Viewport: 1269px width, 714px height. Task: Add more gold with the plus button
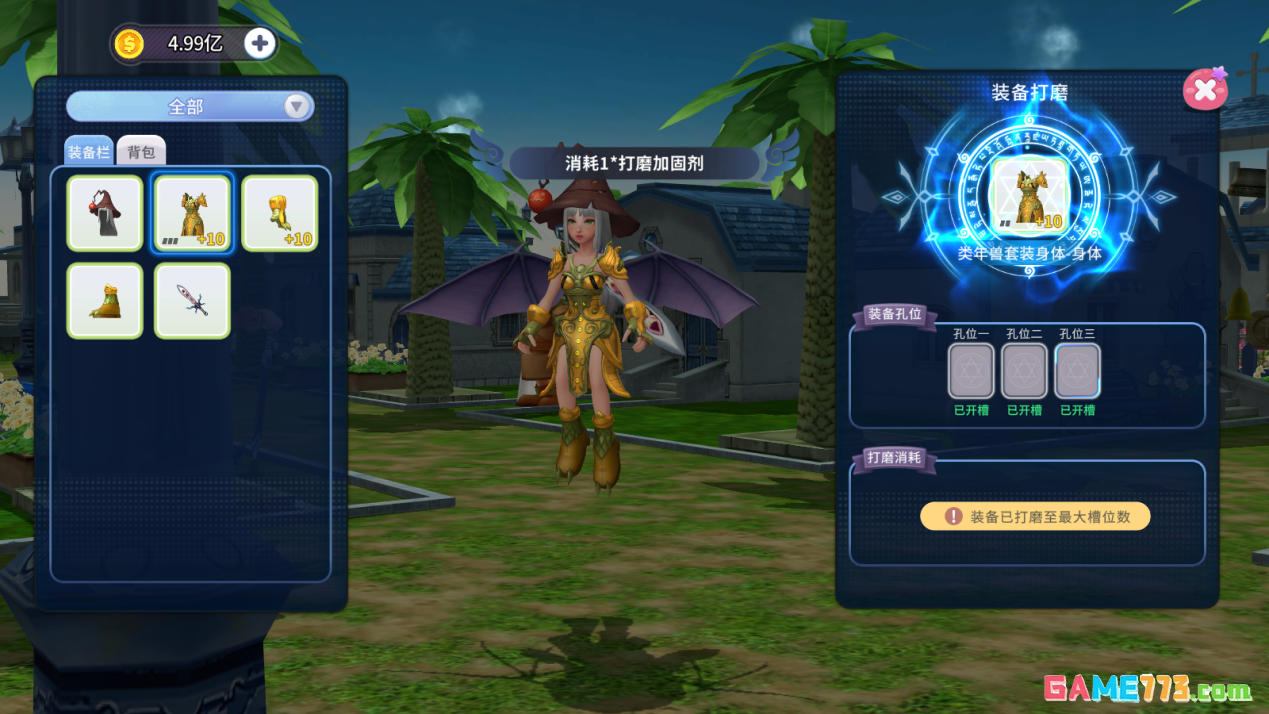pyautogui.click(x=260, y=44)
